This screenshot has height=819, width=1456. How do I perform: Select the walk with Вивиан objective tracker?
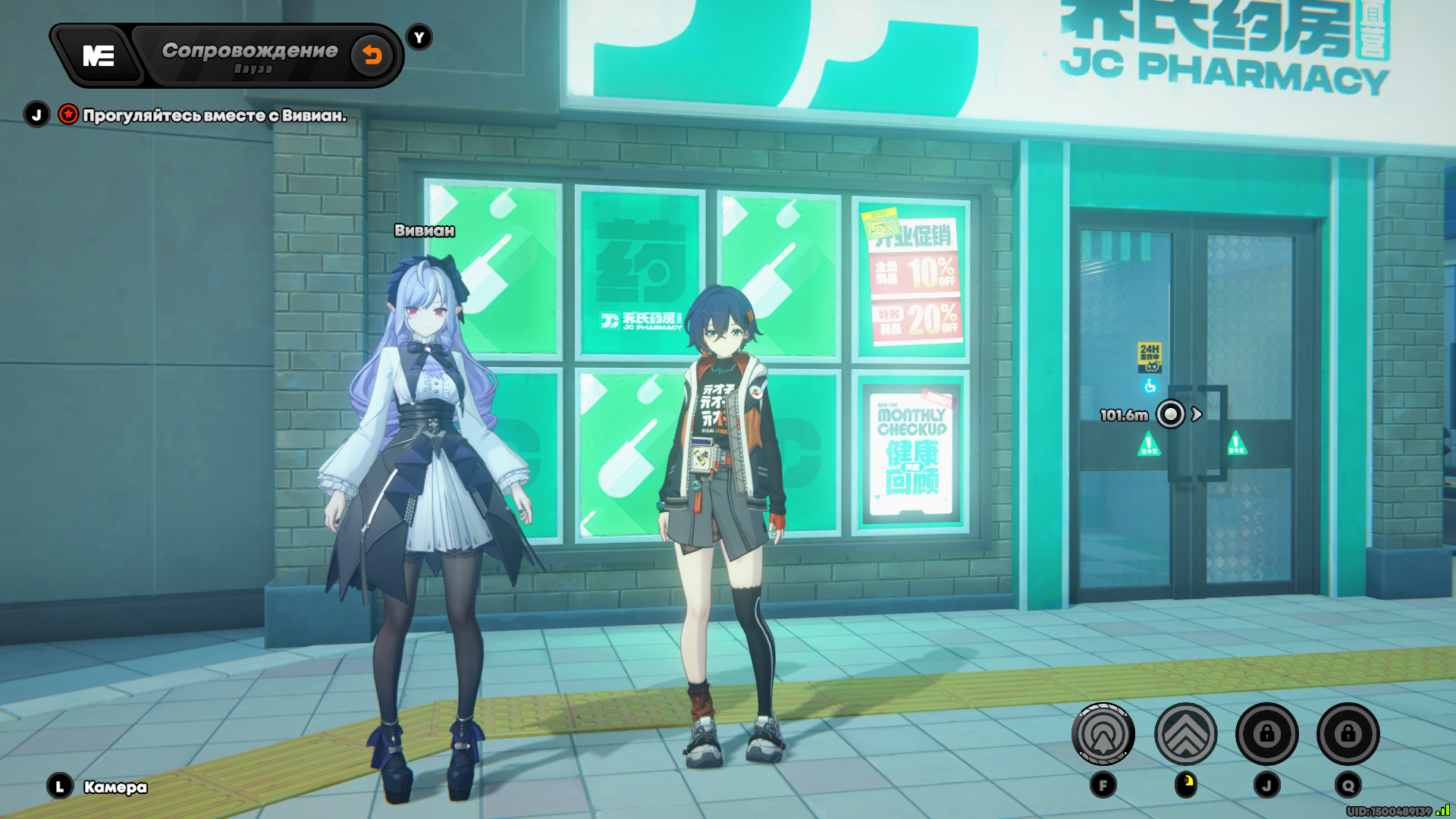click(x=214, y=115)
